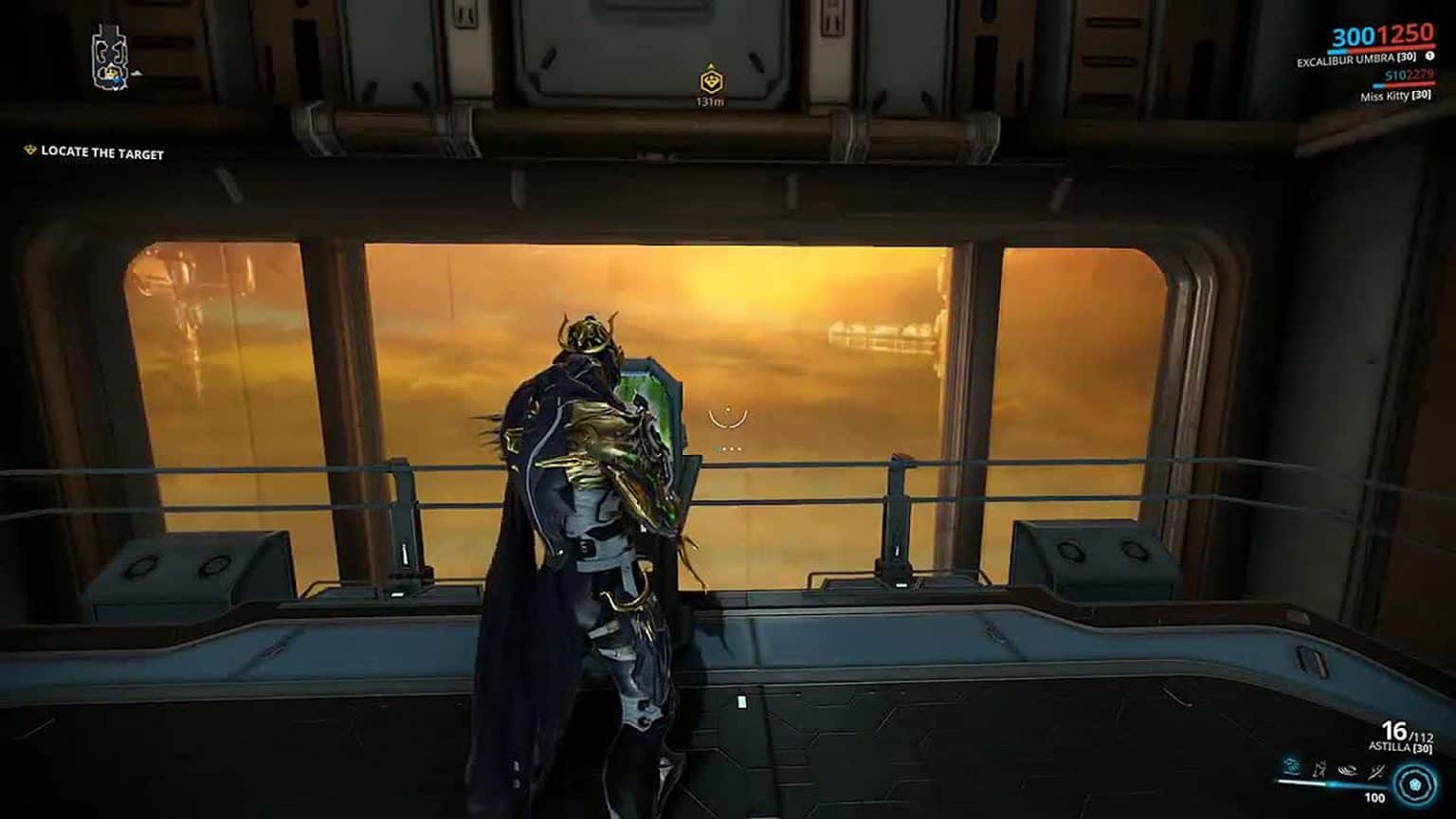Click the glowing energy orb icon bottom right

point(1417,784)
